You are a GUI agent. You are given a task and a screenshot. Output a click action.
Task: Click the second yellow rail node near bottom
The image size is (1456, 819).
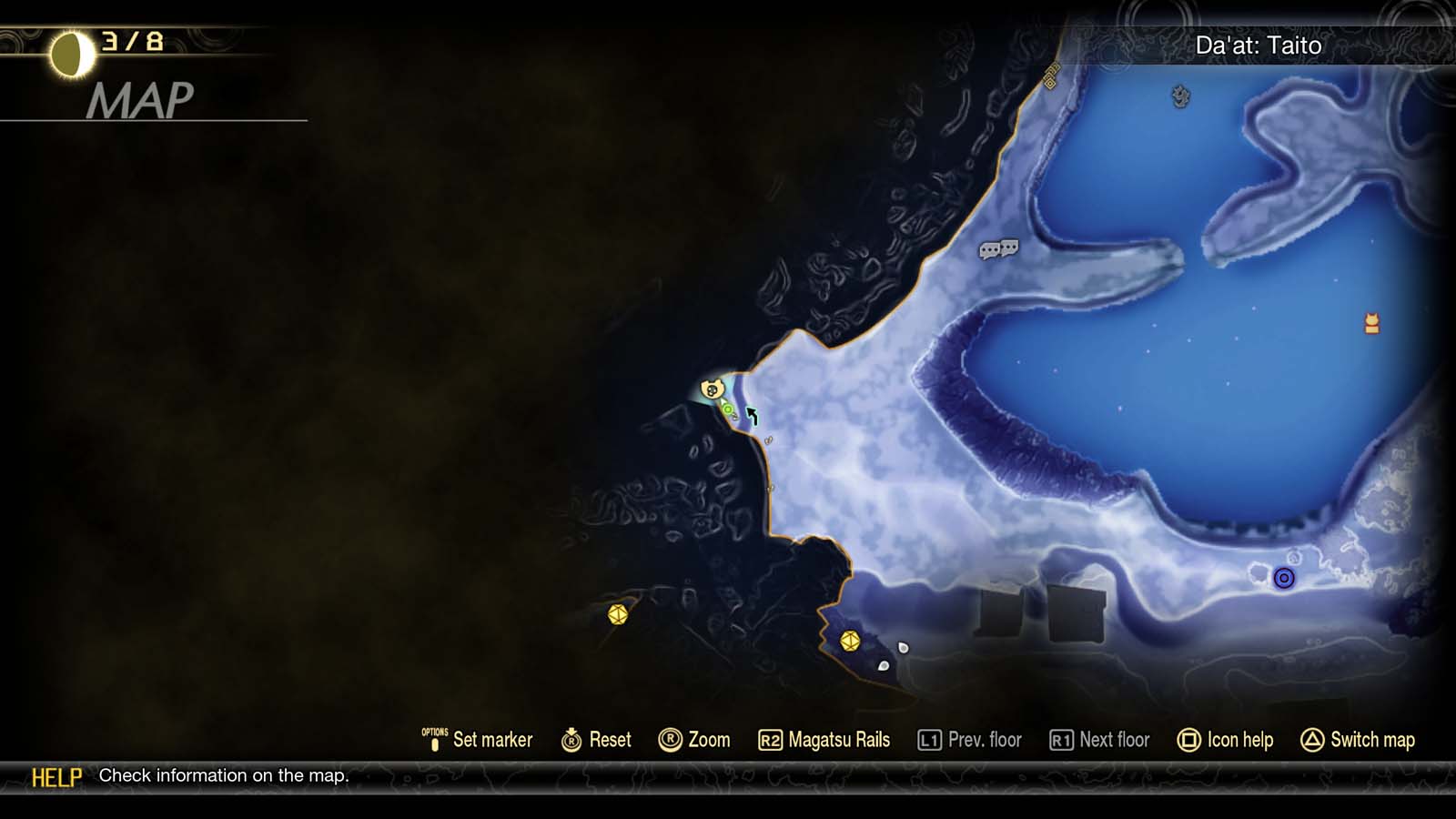(850, 642)
